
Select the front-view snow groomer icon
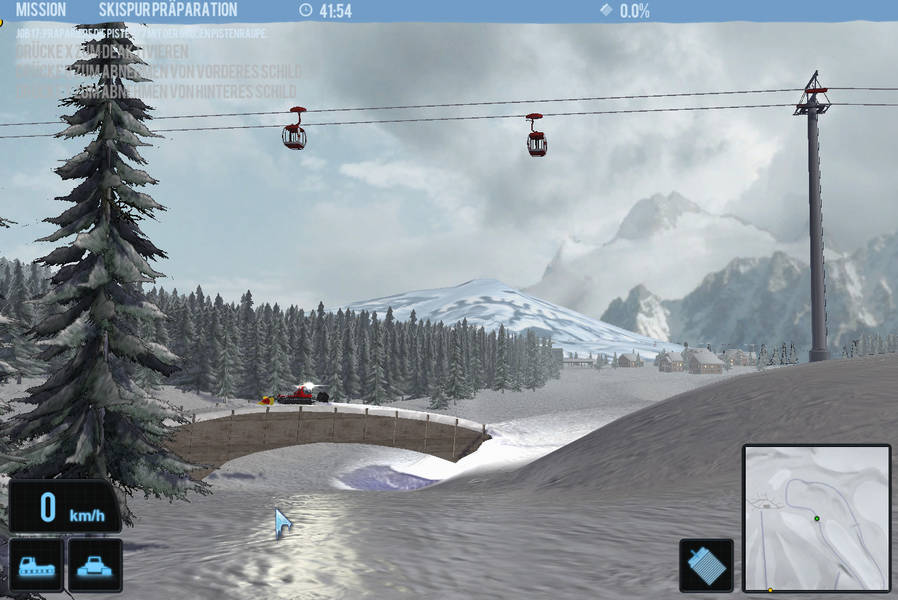pos(94,565)
